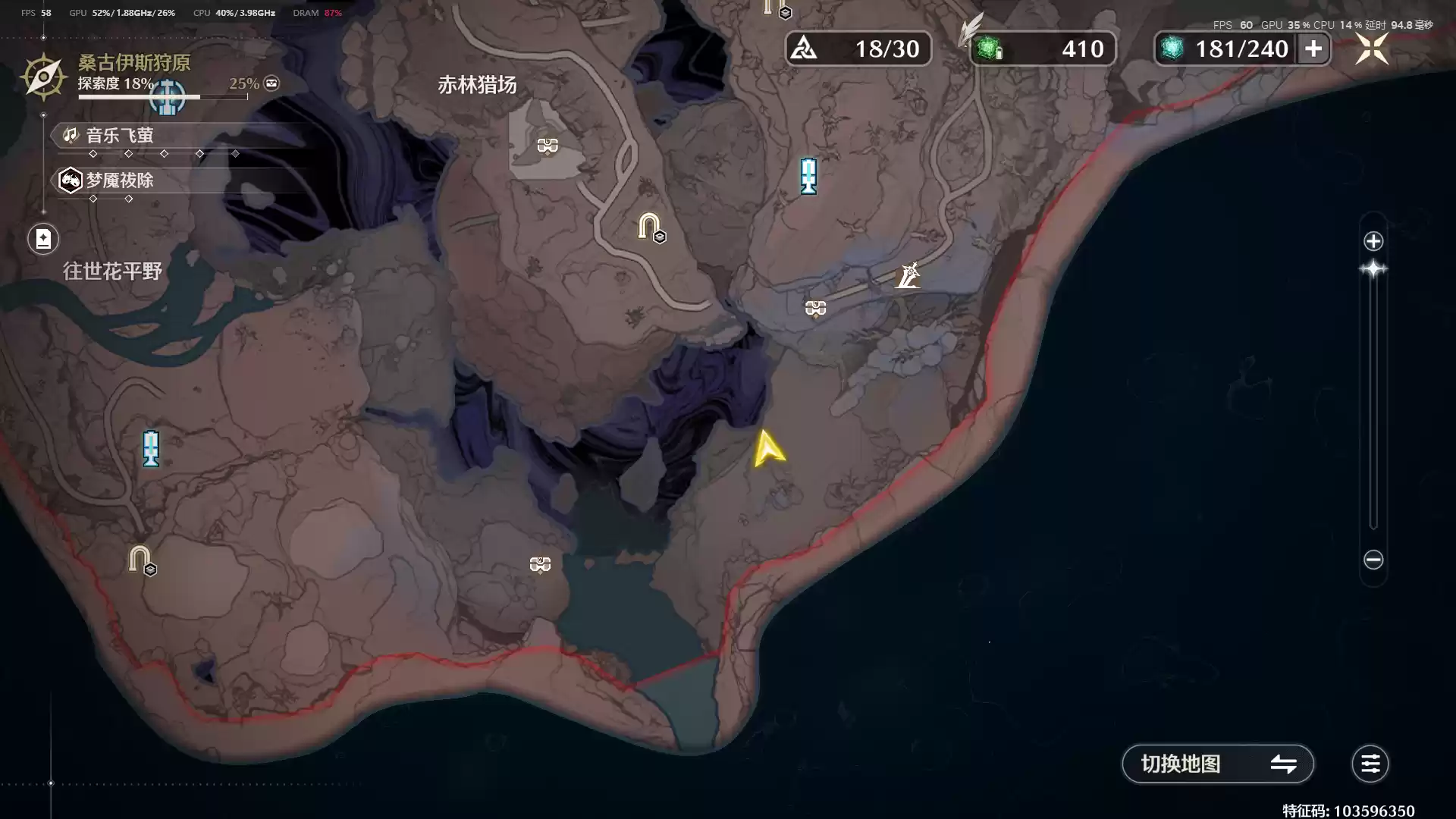Screen dimensions: 1456x819
Task: Zoom in using the plus control
Action: click(x=1373, y=241)
